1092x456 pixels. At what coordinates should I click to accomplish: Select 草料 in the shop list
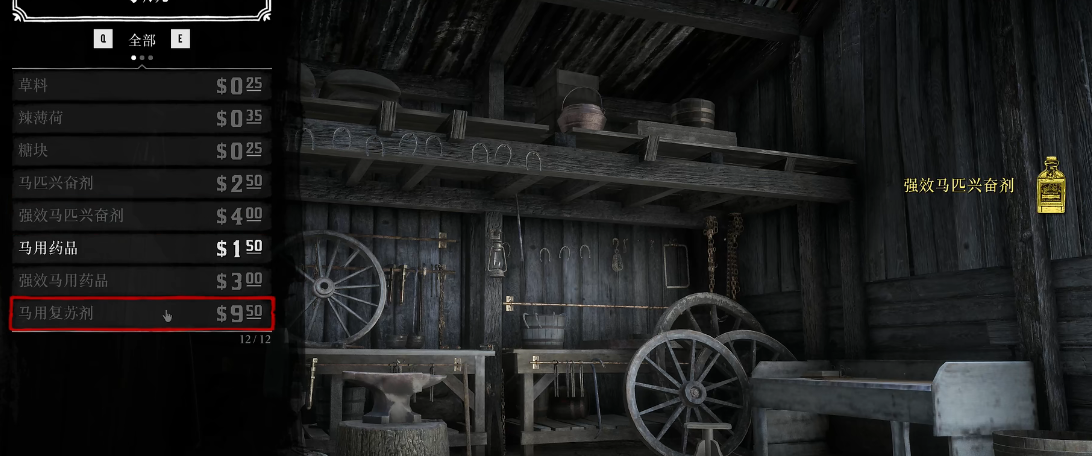(x=140, y=85)
